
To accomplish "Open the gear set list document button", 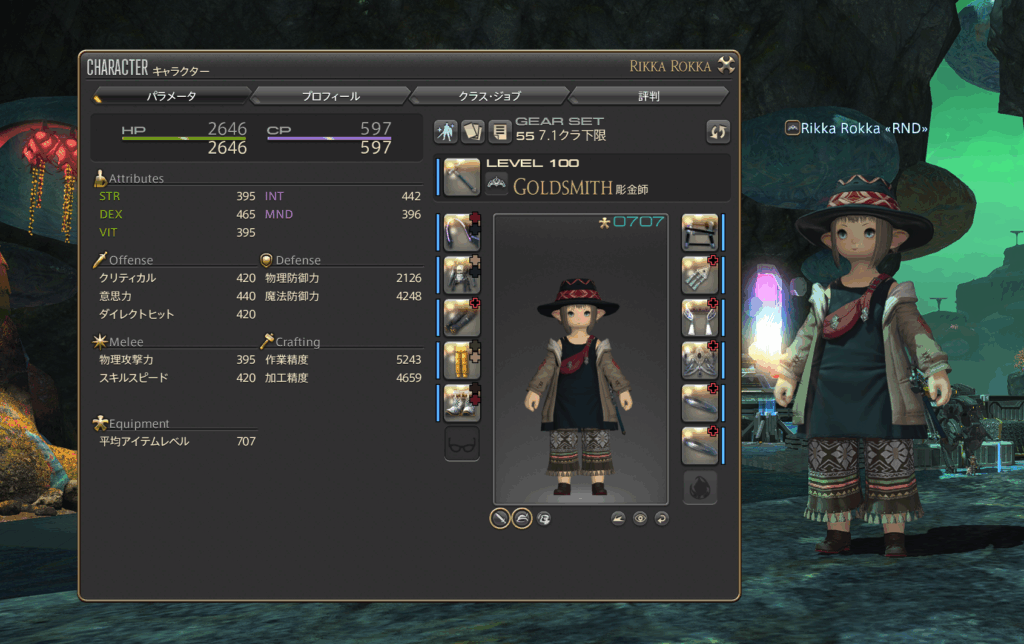I will pyautogui.click(x=498, y=131).
